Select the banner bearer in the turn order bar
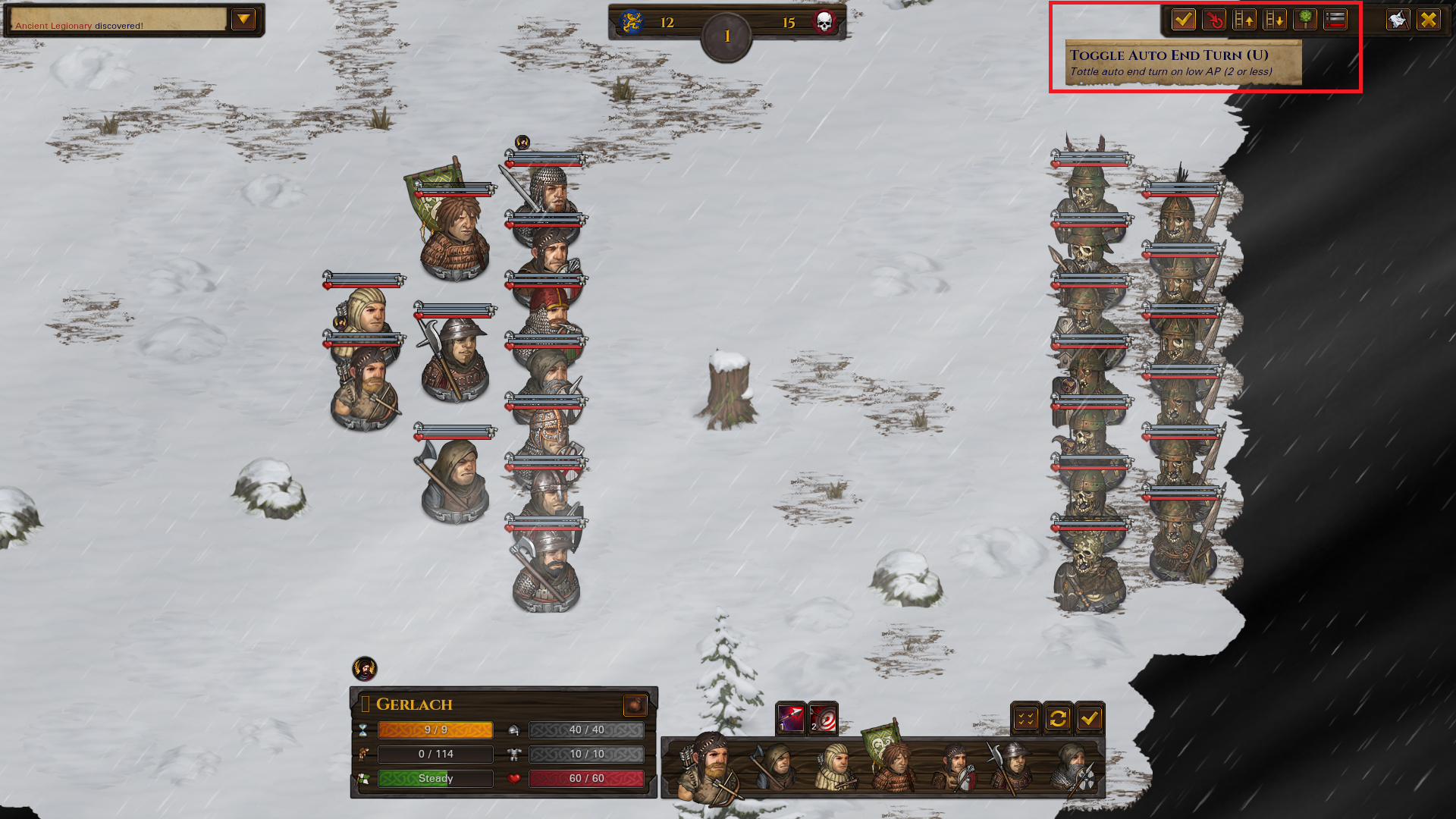 tap(893, 764)
